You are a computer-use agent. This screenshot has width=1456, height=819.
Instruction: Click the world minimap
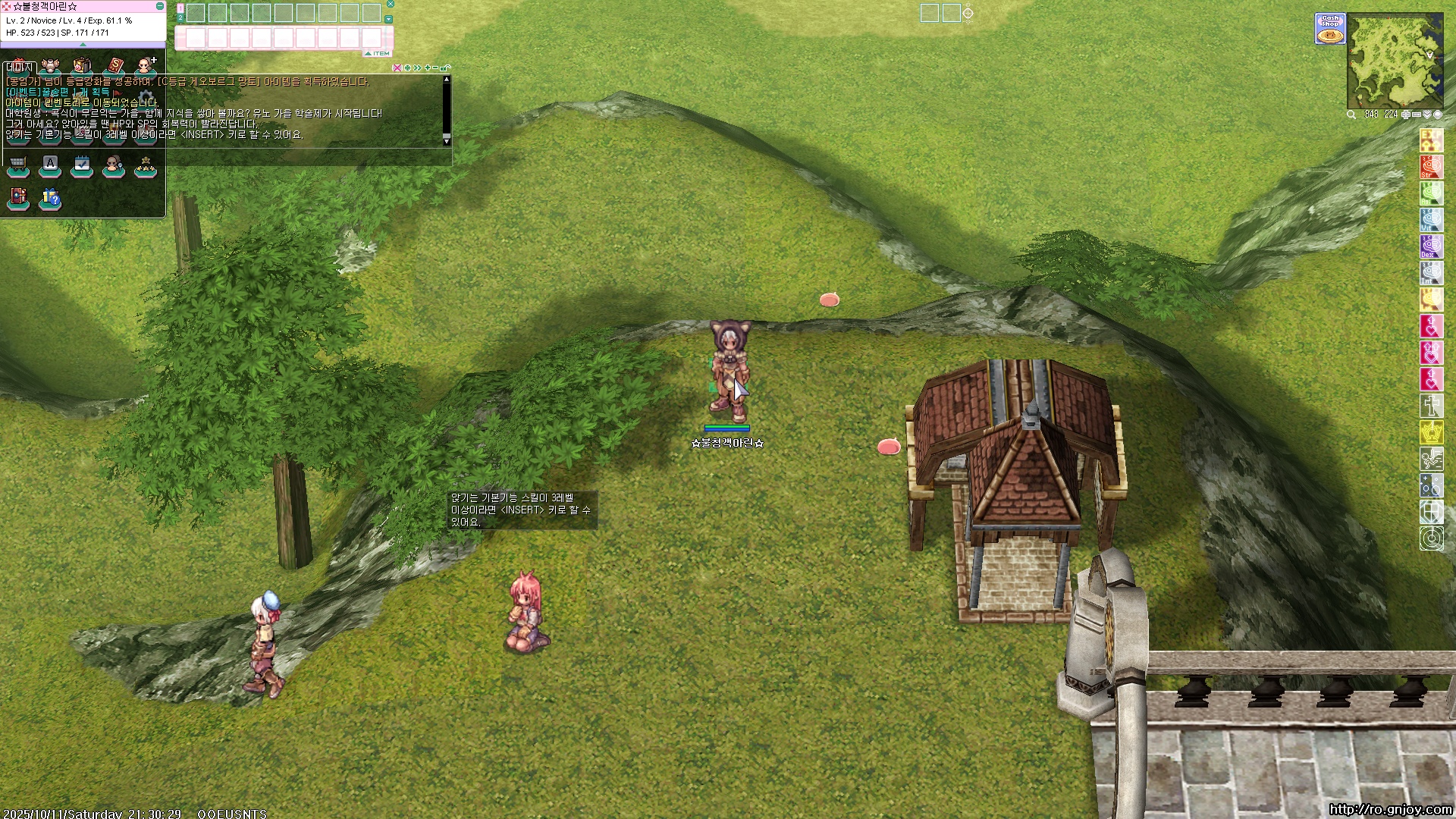(x=1395, y=61)
